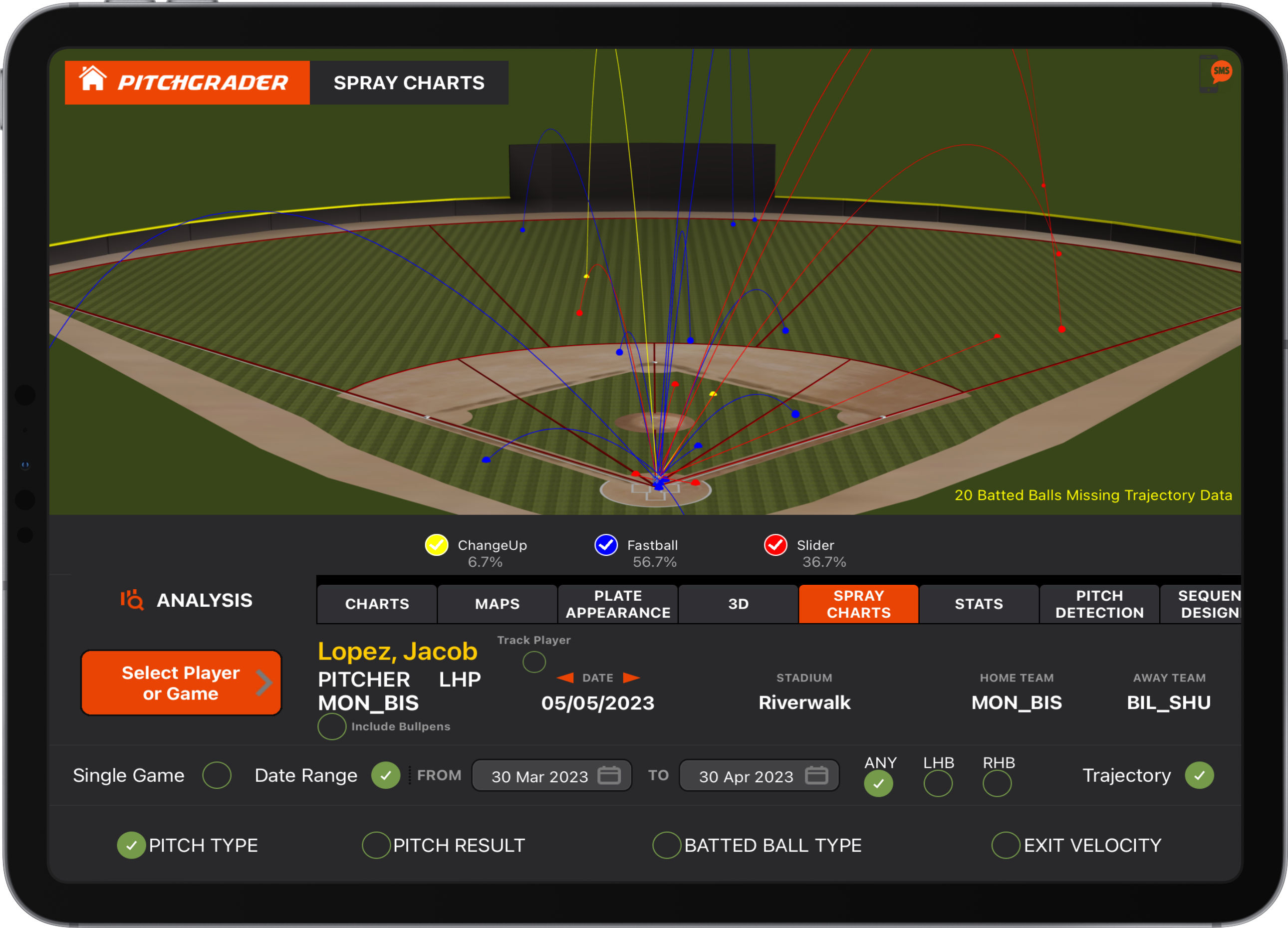Click the PitchGrader home logo icon

pyautogui.click(x=94, y=81)
